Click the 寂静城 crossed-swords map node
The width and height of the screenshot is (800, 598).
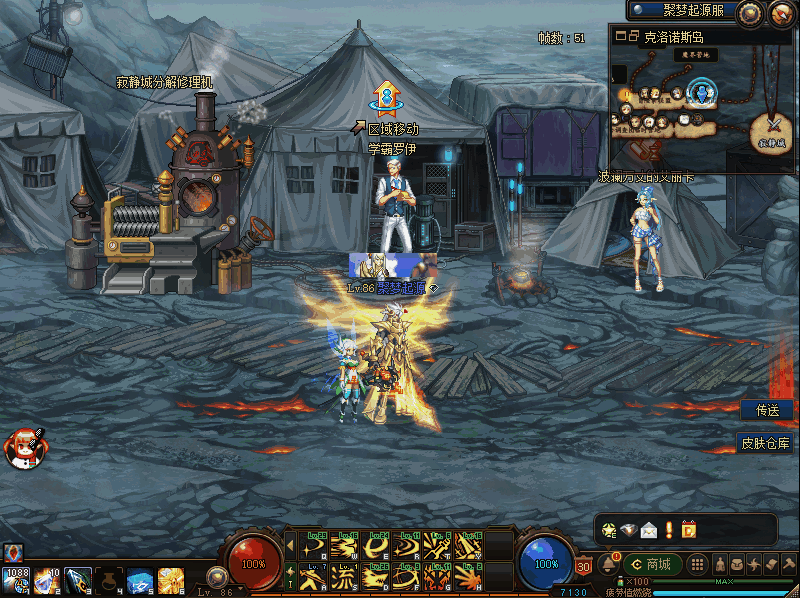774,127
